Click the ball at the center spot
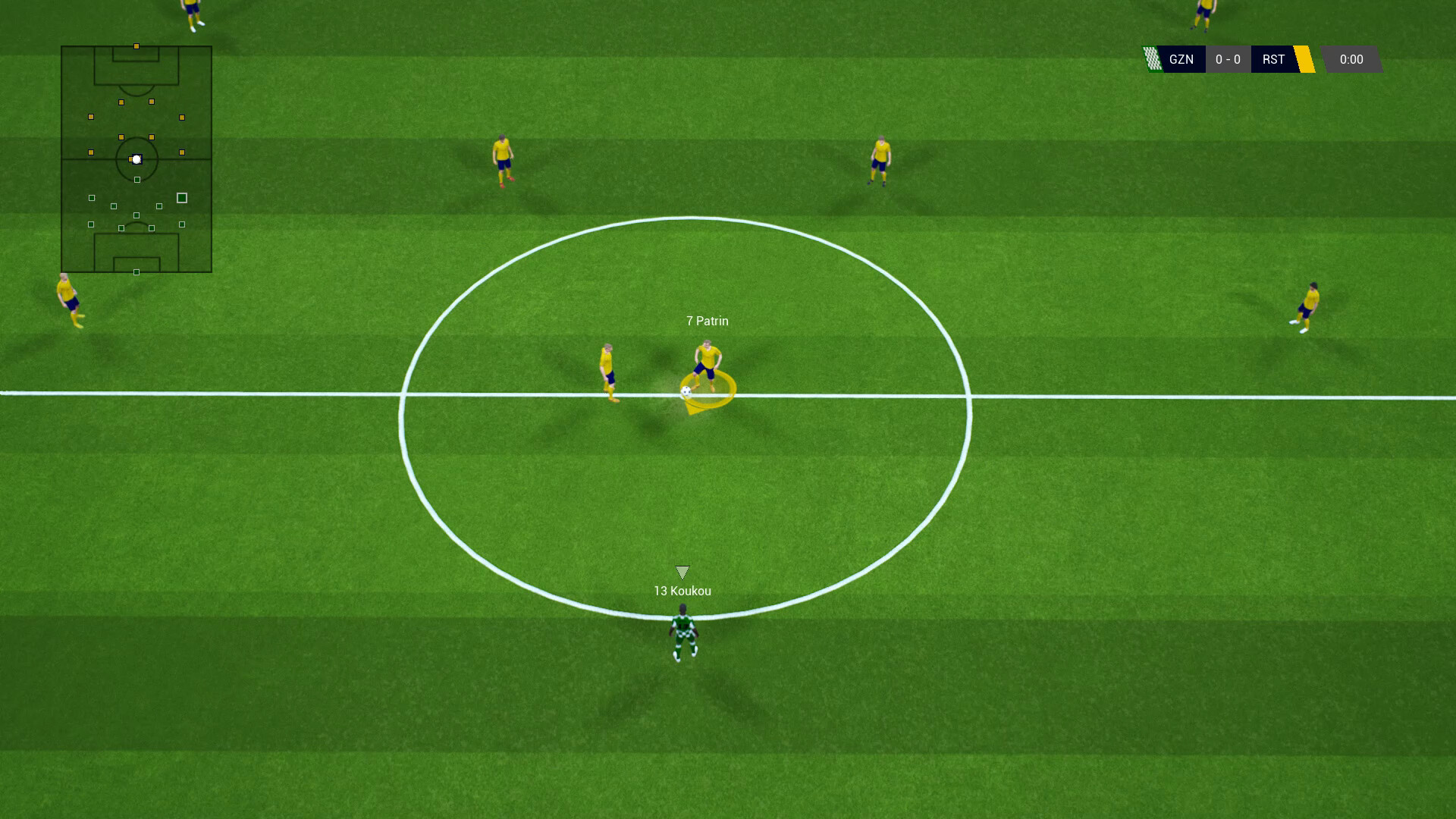1456x819 pixels. coord(685,392)
